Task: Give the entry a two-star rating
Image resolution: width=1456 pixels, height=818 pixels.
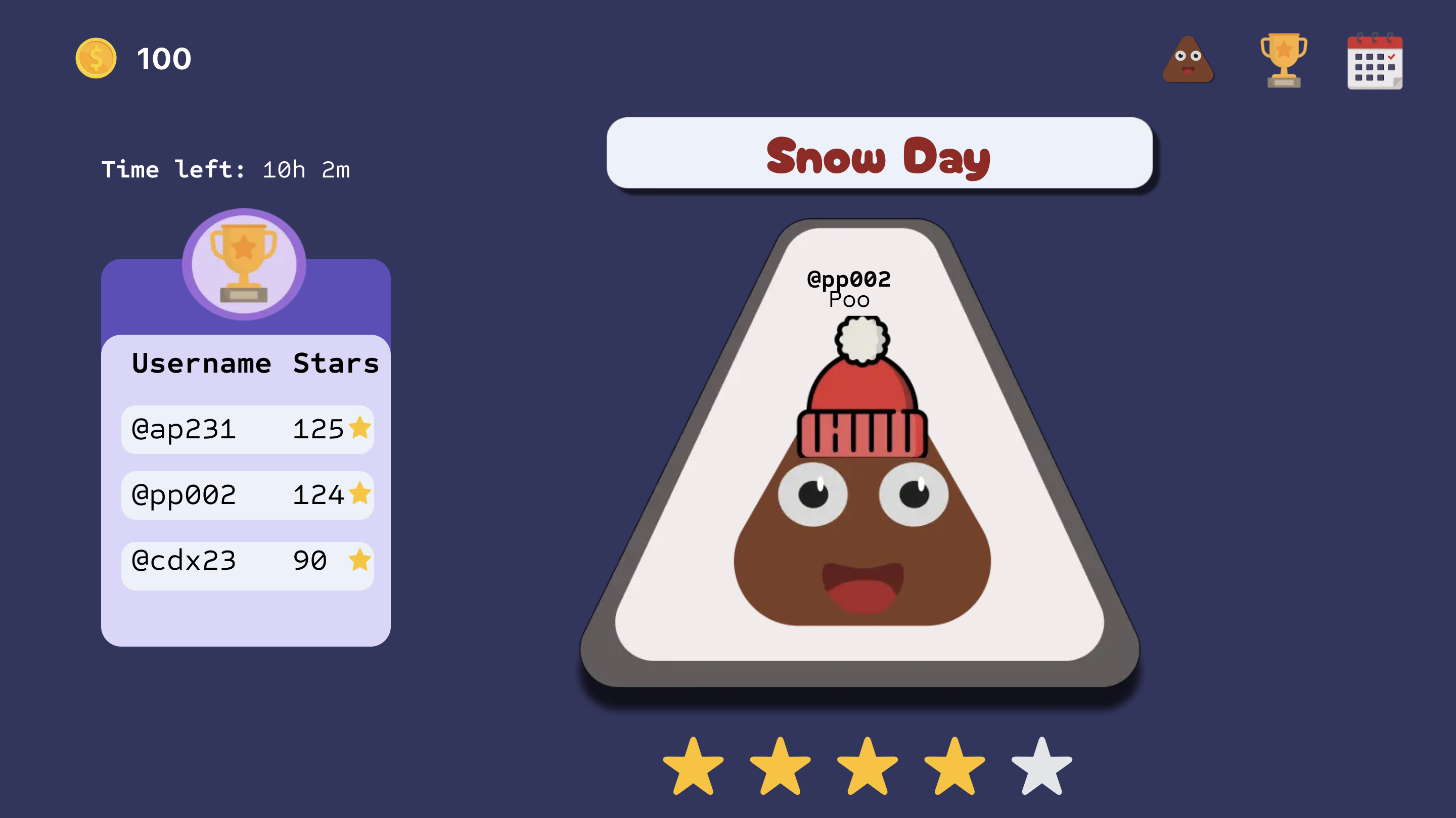Action: point(780,767)
